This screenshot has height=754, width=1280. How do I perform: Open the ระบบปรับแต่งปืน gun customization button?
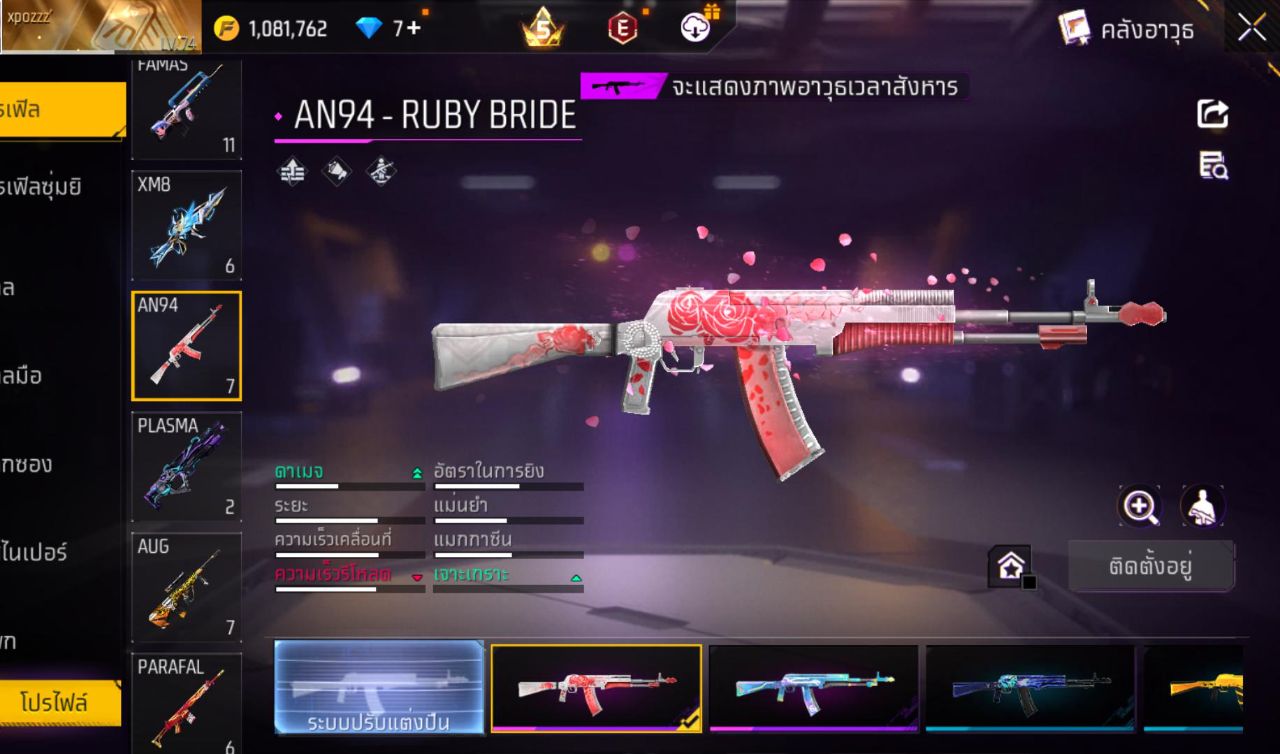pos(380,690)
